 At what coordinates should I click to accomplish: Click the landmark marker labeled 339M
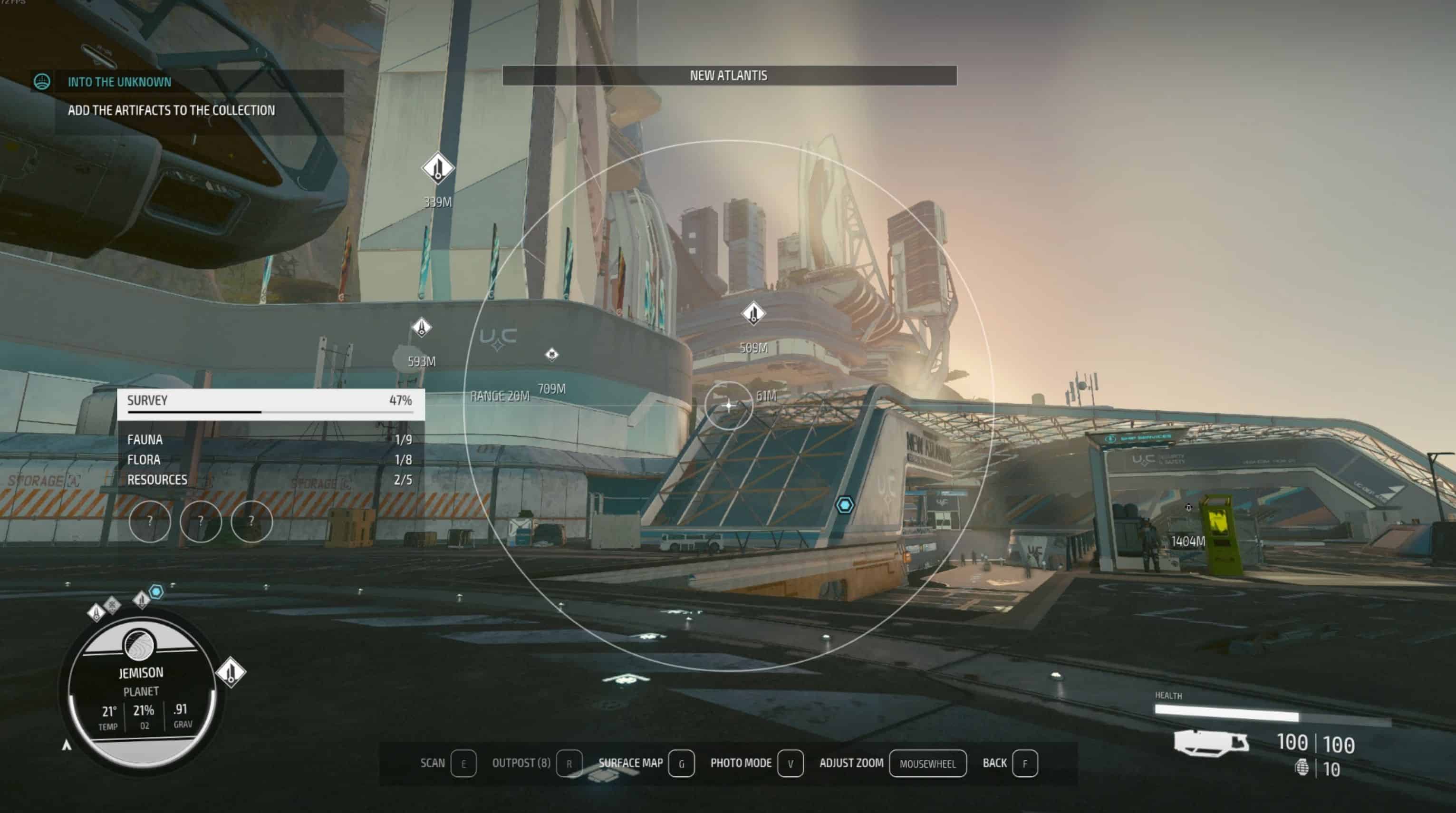pos(437,168)
